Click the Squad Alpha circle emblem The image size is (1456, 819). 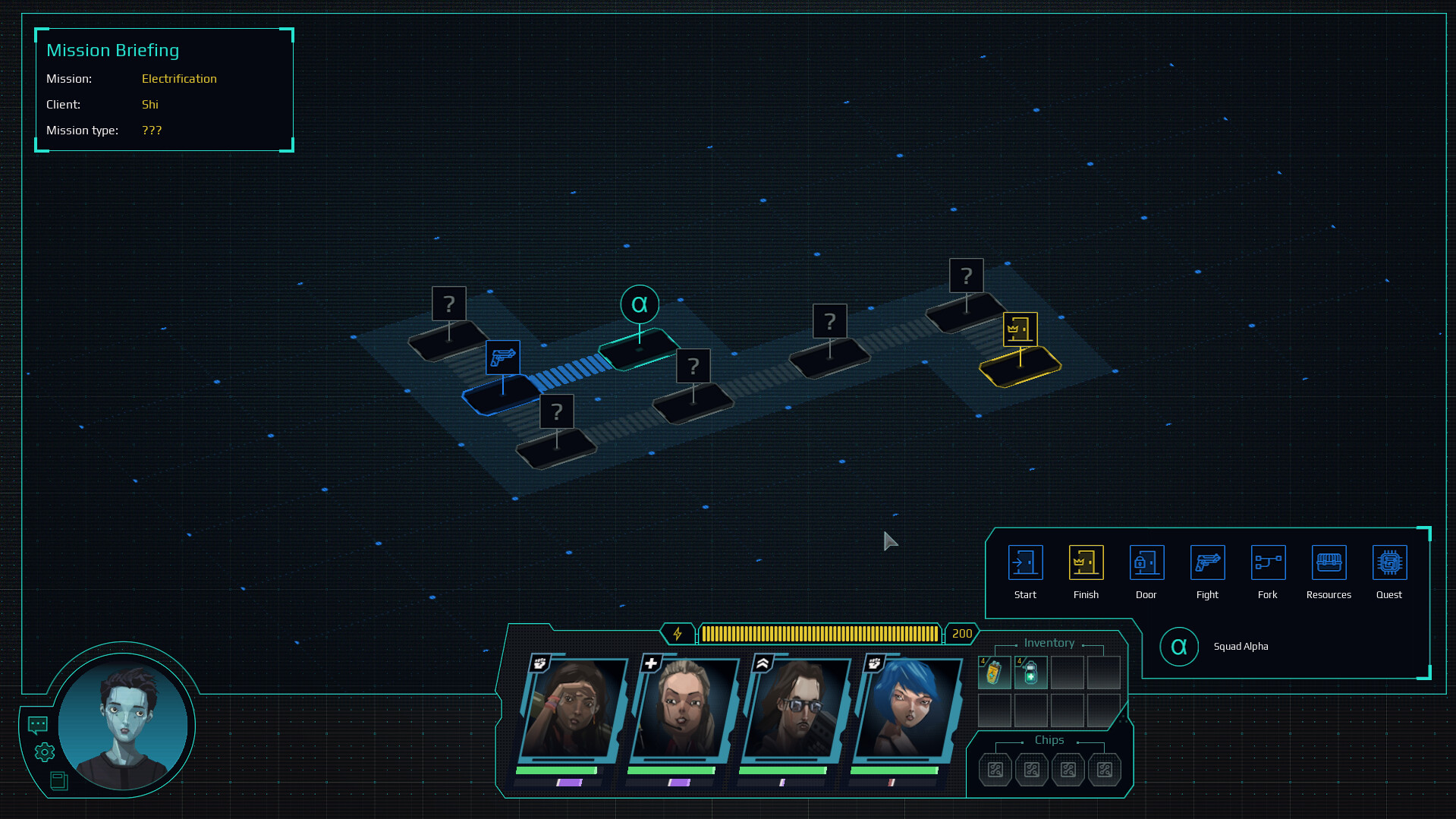[1180, 647]
